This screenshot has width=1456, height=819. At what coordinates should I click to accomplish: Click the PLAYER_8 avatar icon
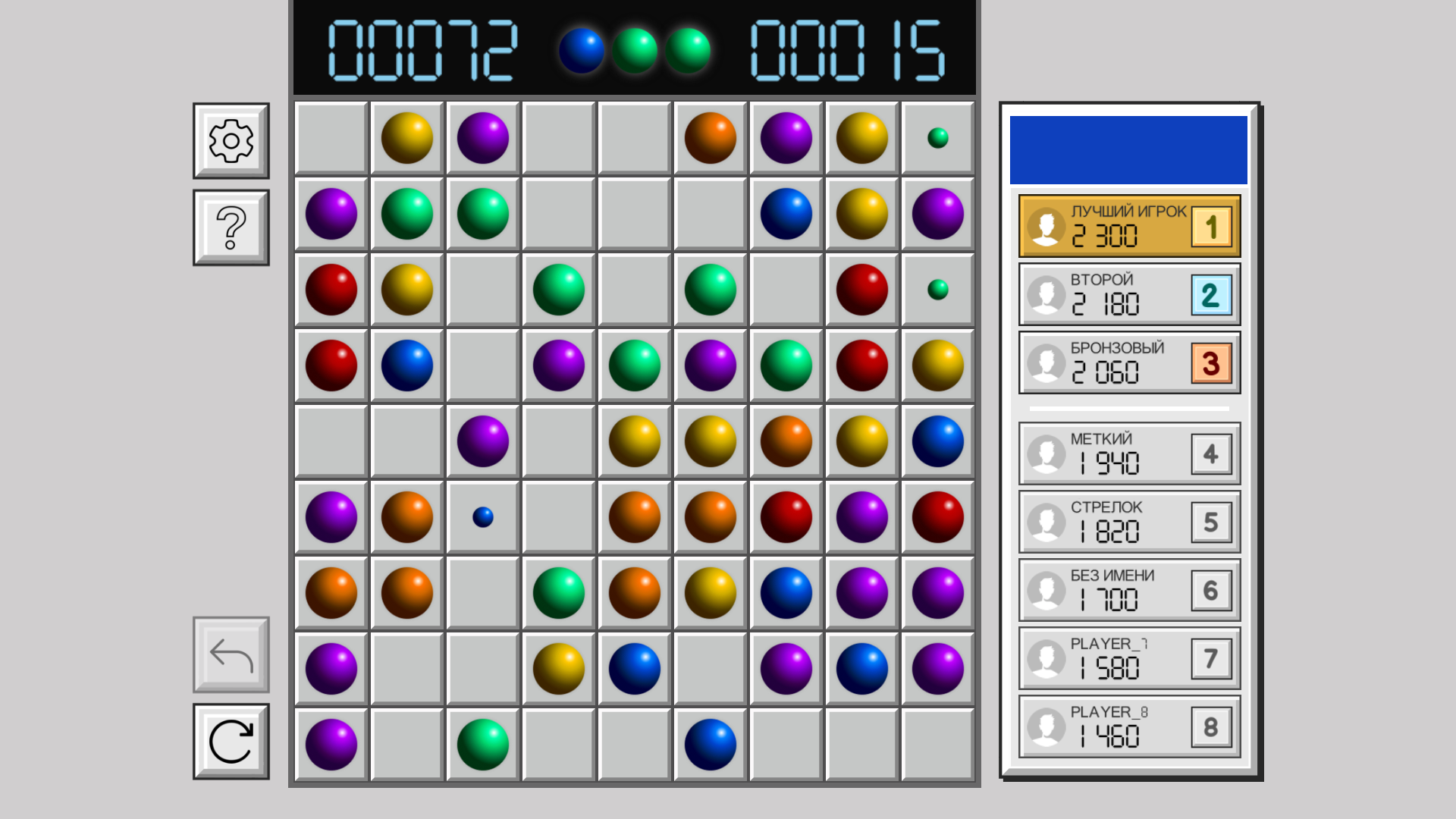1046,726
